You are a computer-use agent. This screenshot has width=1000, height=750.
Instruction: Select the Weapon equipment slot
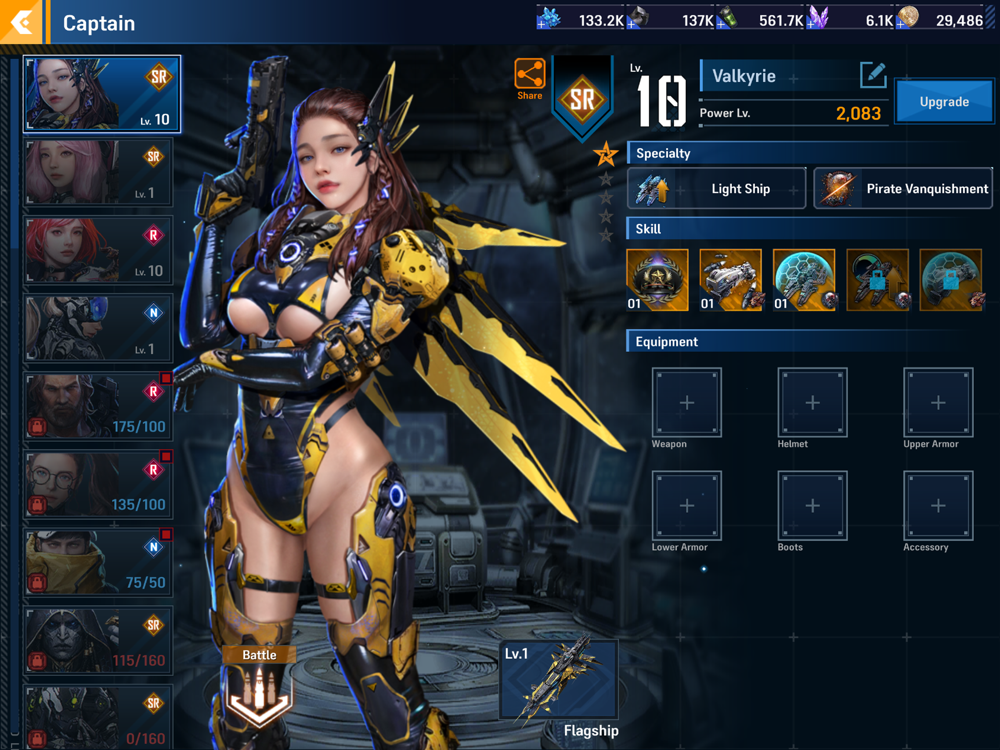point(687,403)
